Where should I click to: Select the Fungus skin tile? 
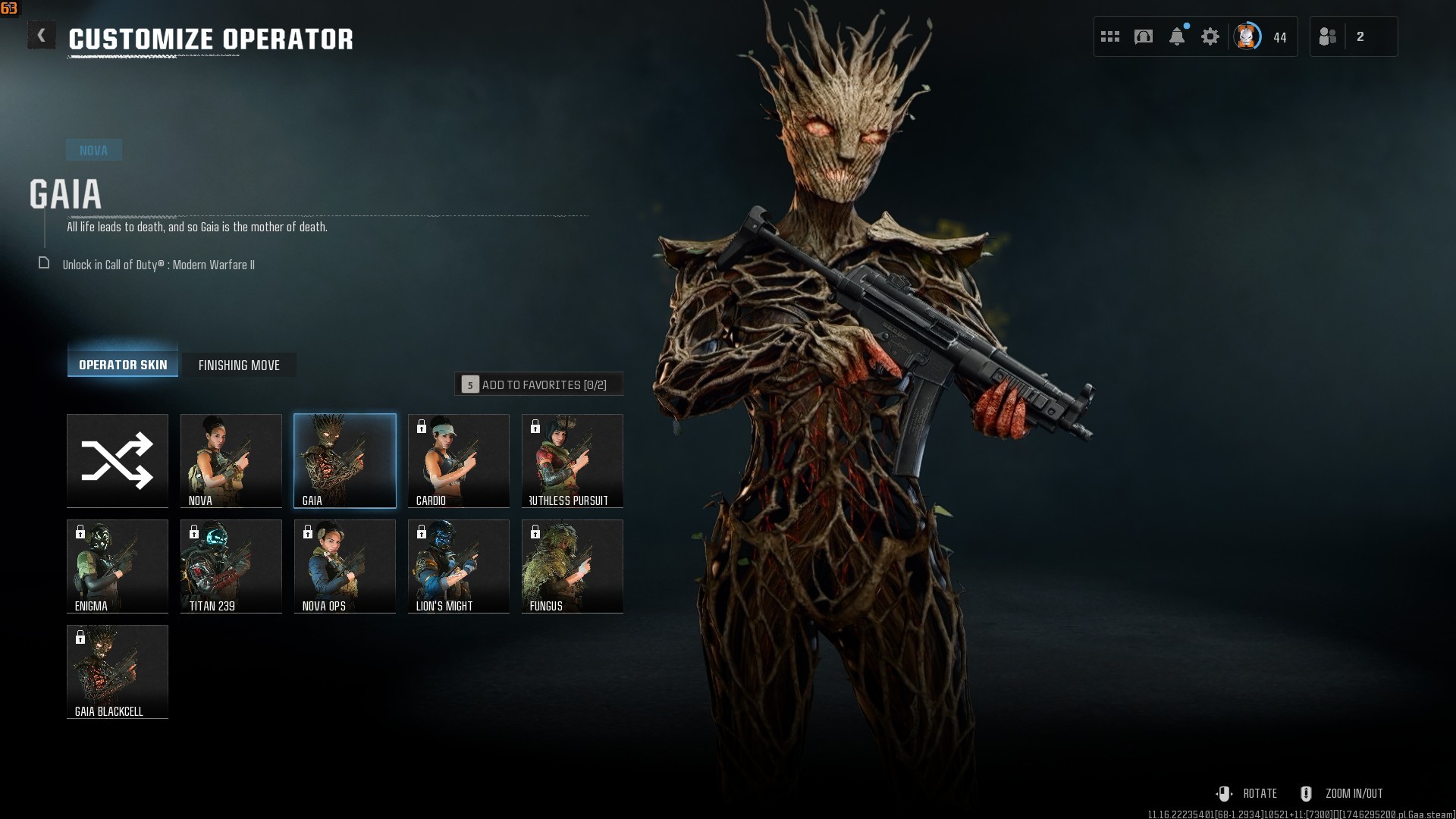[x=573, y=566]
